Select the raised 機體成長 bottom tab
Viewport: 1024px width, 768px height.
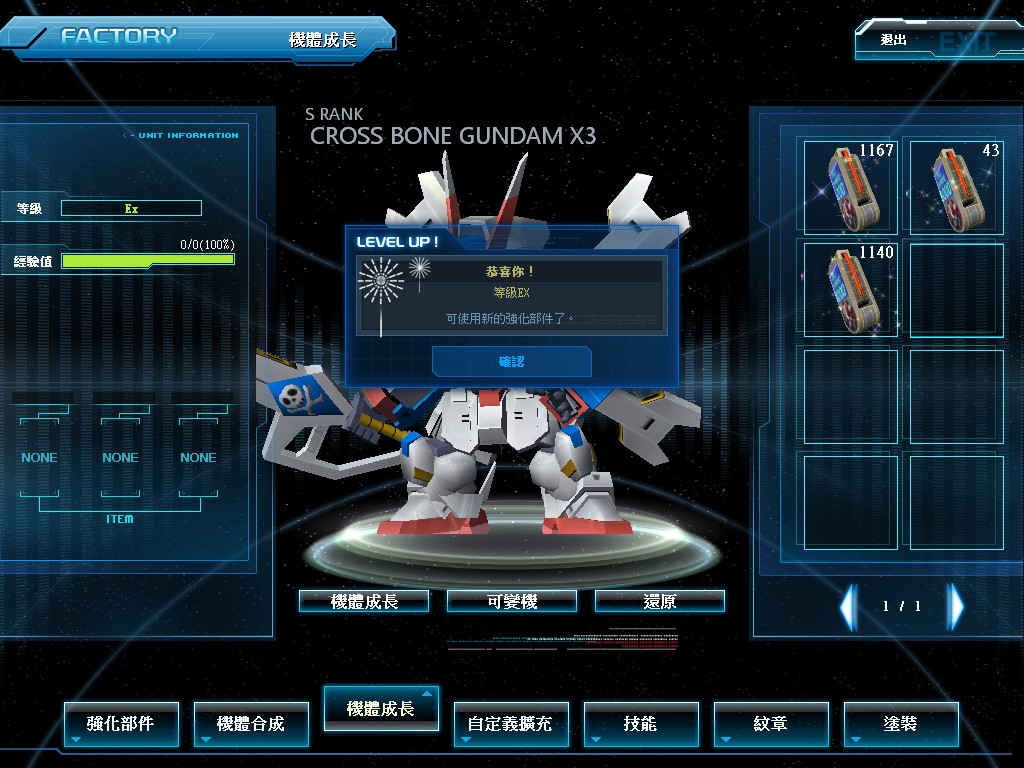tap(381, 708)
